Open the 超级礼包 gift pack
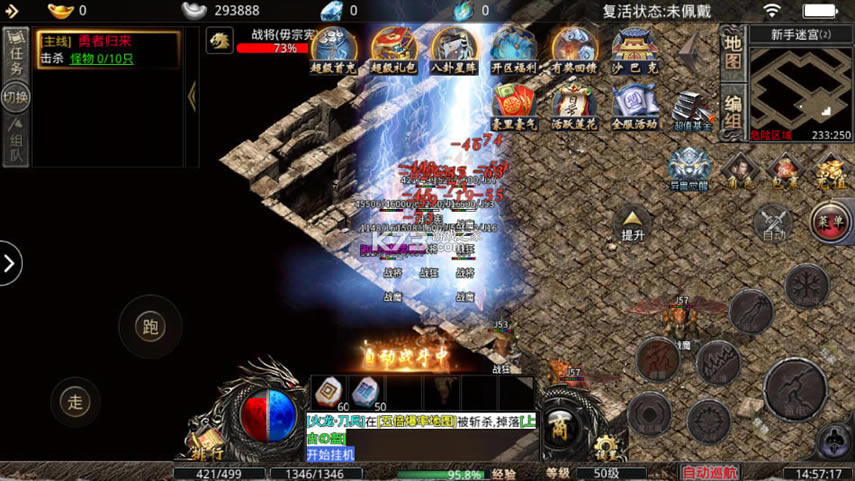 (394, 49)
